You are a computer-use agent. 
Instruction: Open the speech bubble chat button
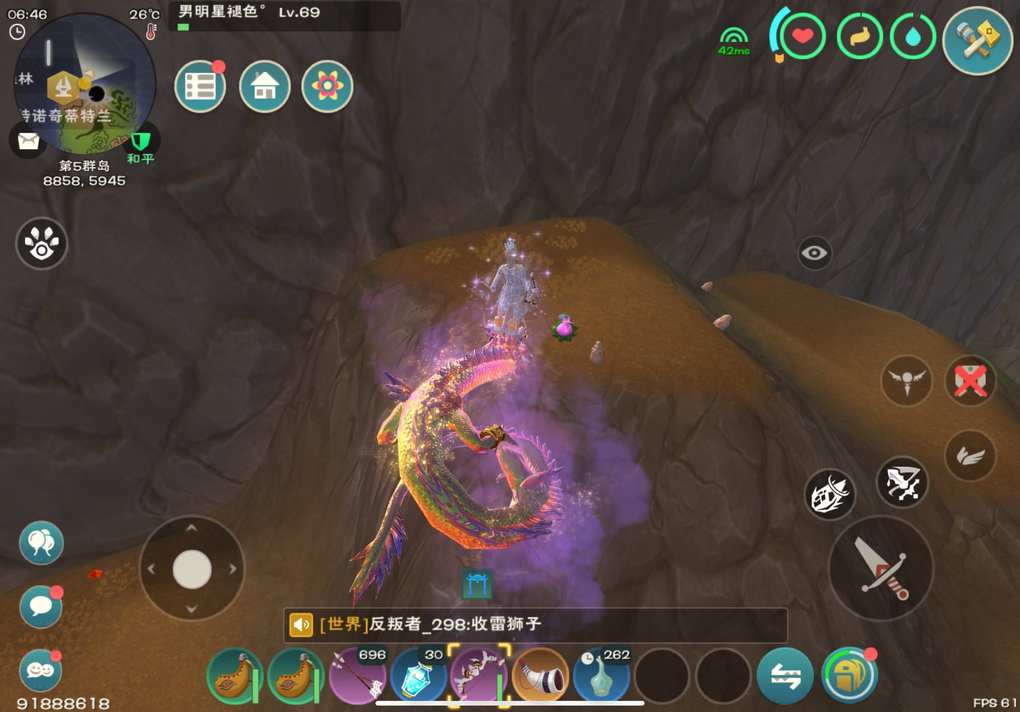tap(41, 606)
